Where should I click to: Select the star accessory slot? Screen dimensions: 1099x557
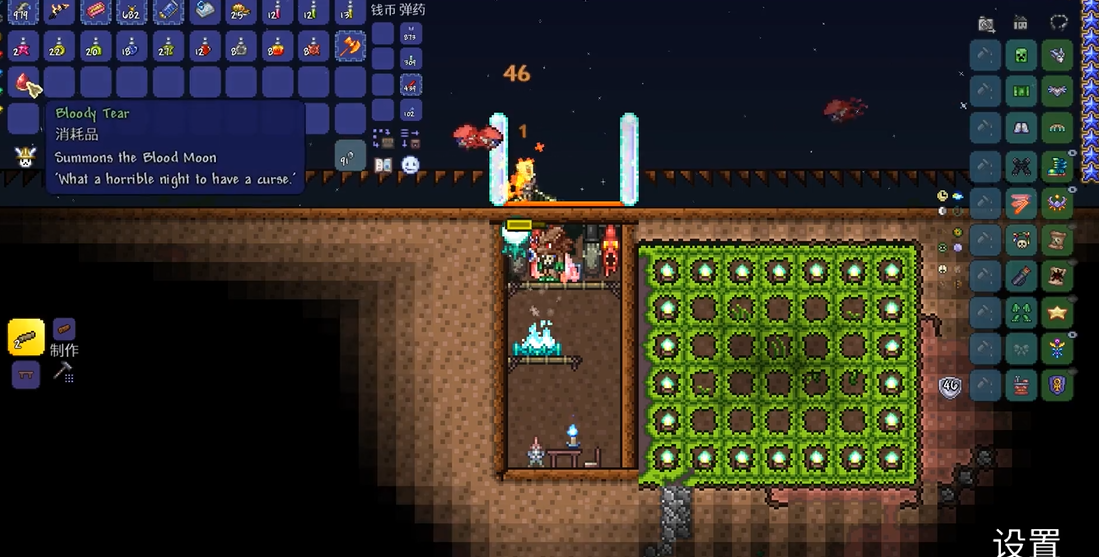[x=1057, y=313]
